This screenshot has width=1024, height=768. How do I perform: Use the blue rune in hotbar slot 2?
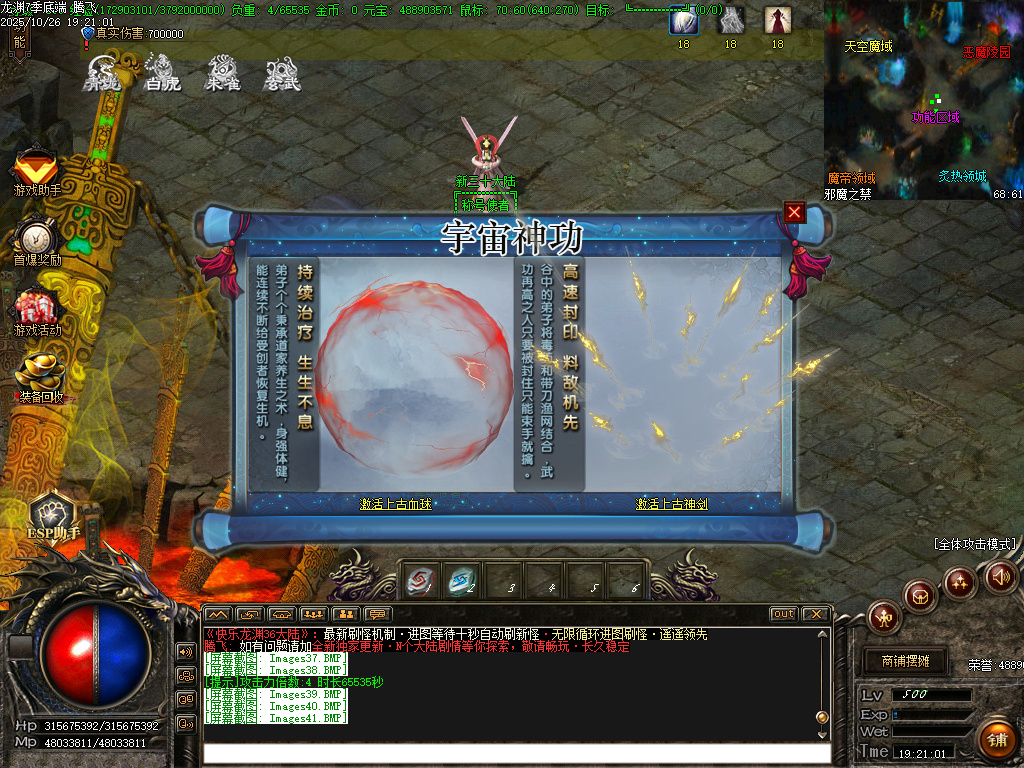pos(462,580)
